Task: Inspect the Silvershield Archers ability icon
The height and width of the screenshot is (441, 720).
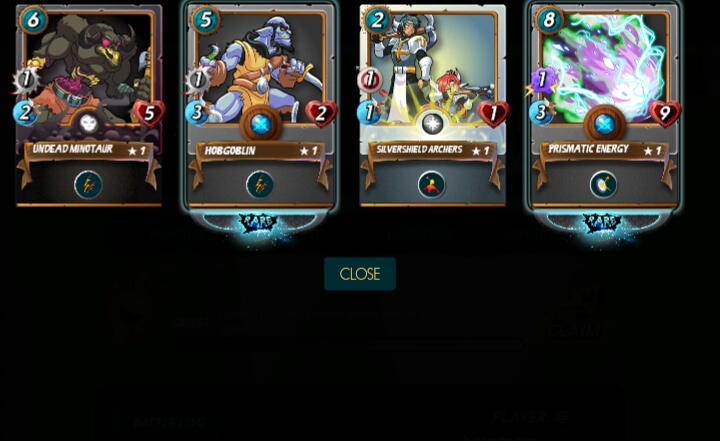Action: click(432, 184)
